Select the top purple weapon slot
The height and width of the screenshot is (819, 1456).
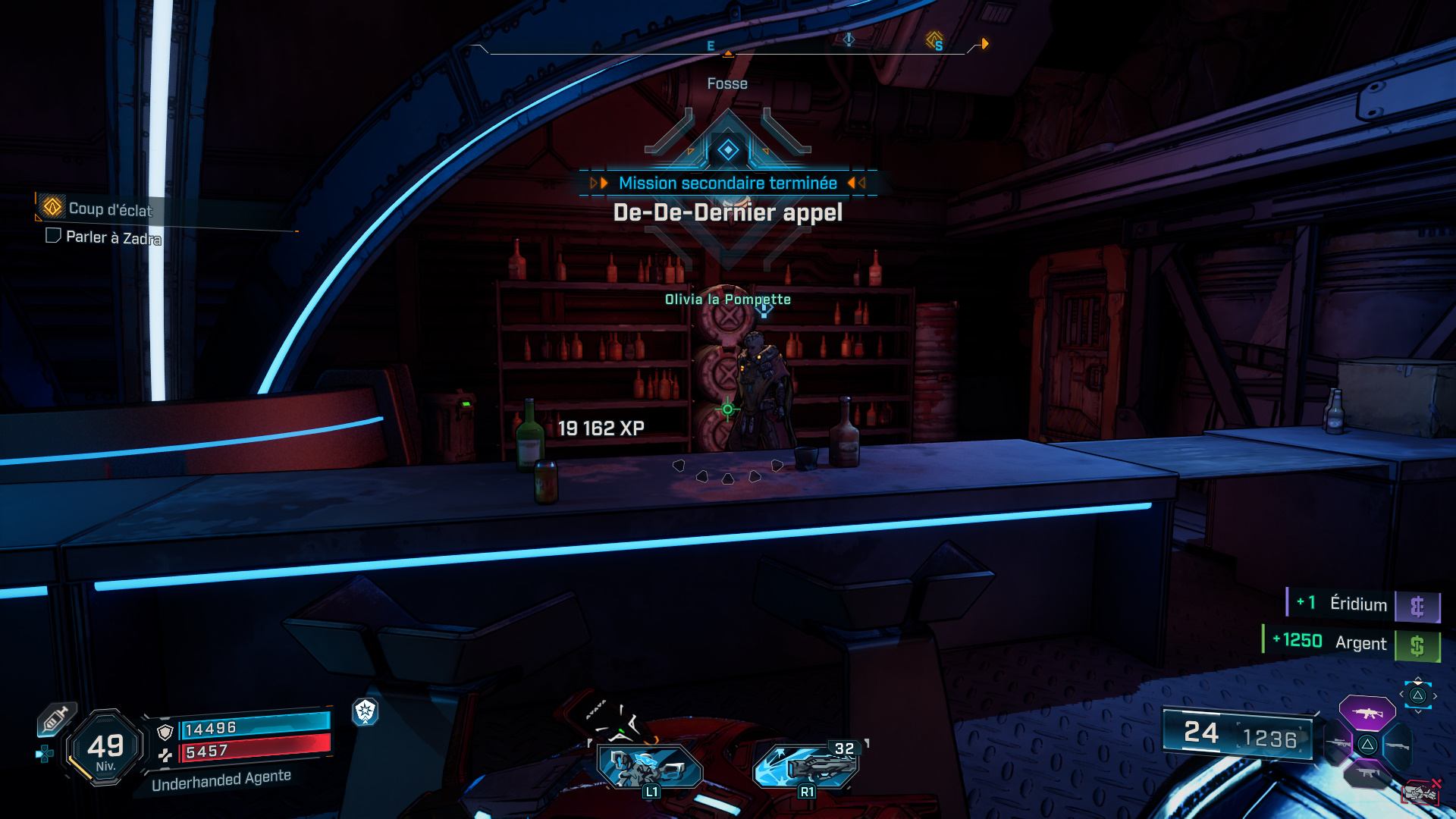click(1367, 713)
